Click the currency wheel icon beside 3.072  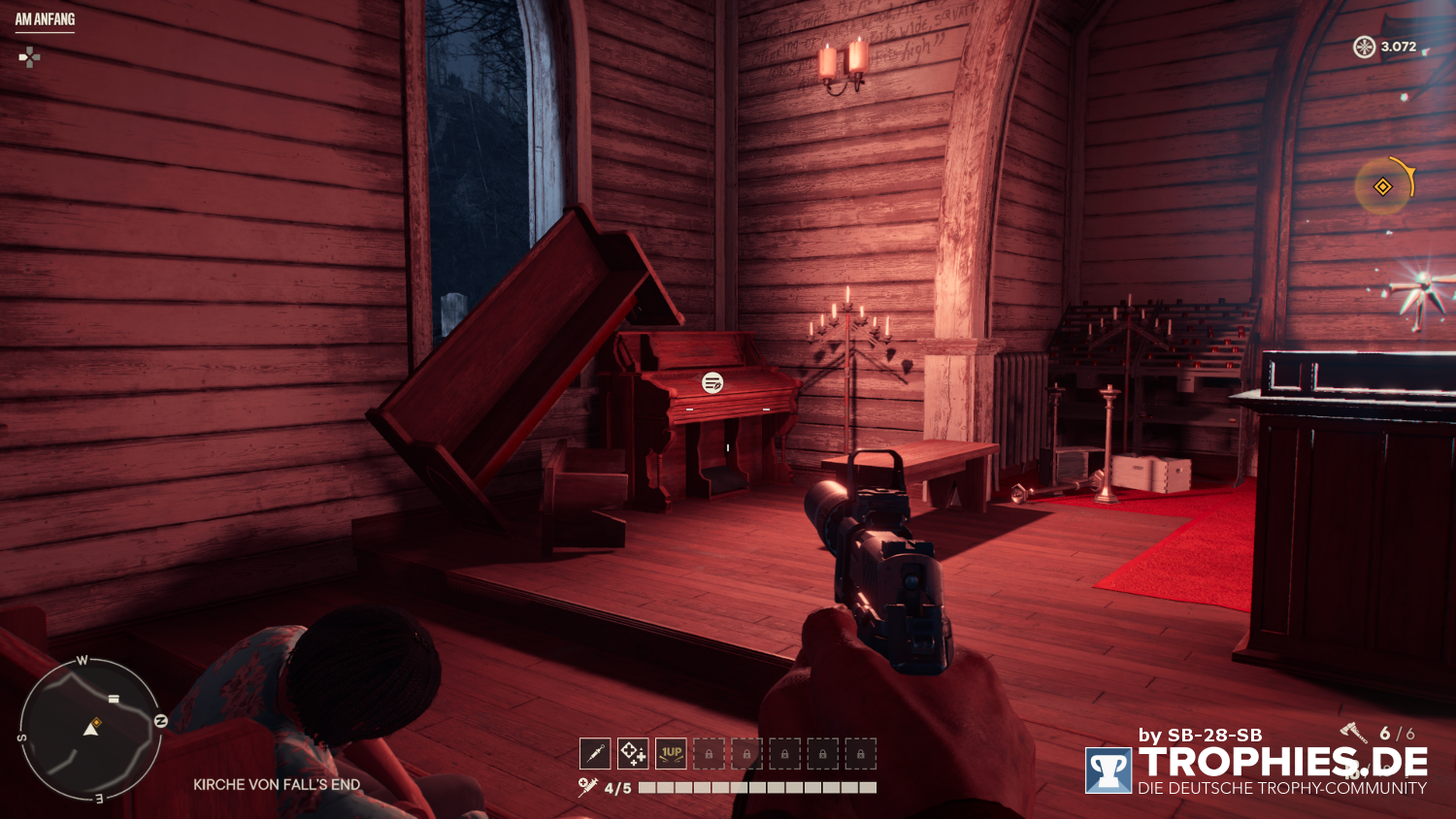click(1363, 46)
